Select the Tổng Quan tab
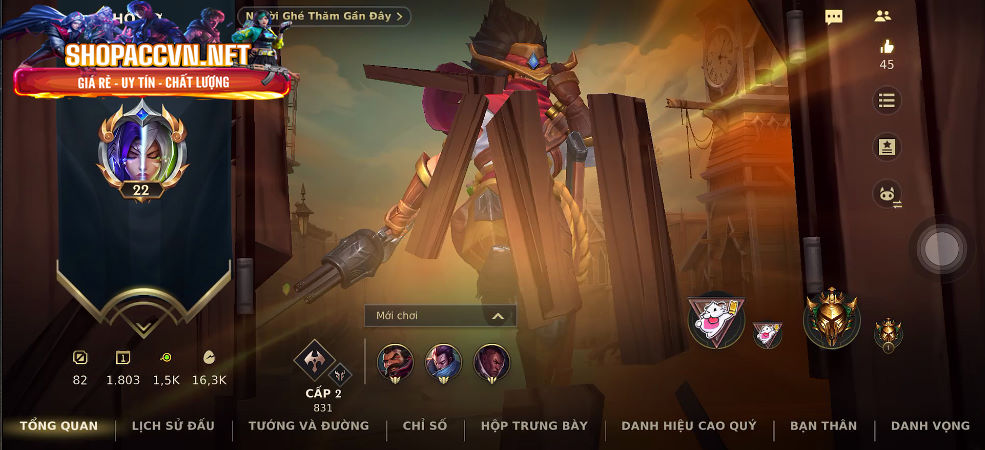This screenshot has height=450, width=985. click(59, 426)
